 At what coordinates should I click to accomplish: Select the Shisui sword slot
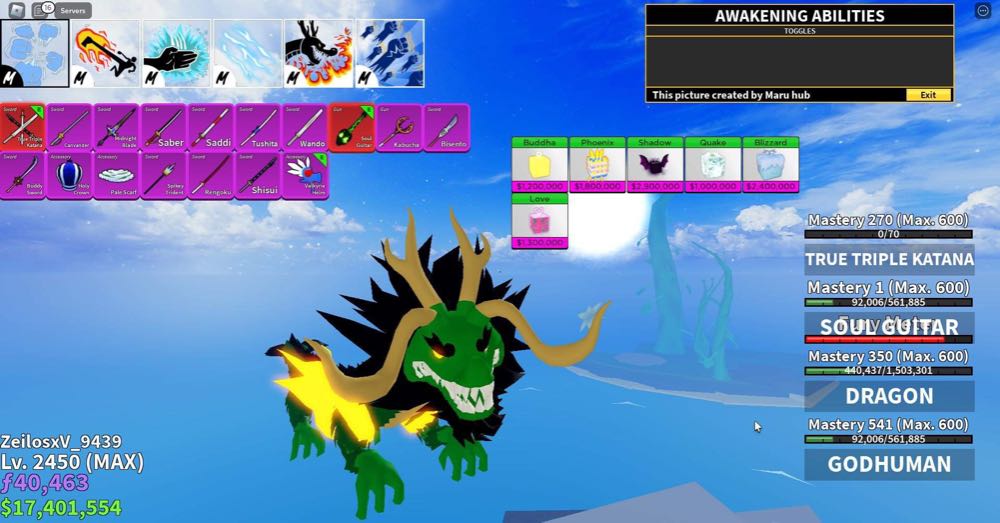258,175
